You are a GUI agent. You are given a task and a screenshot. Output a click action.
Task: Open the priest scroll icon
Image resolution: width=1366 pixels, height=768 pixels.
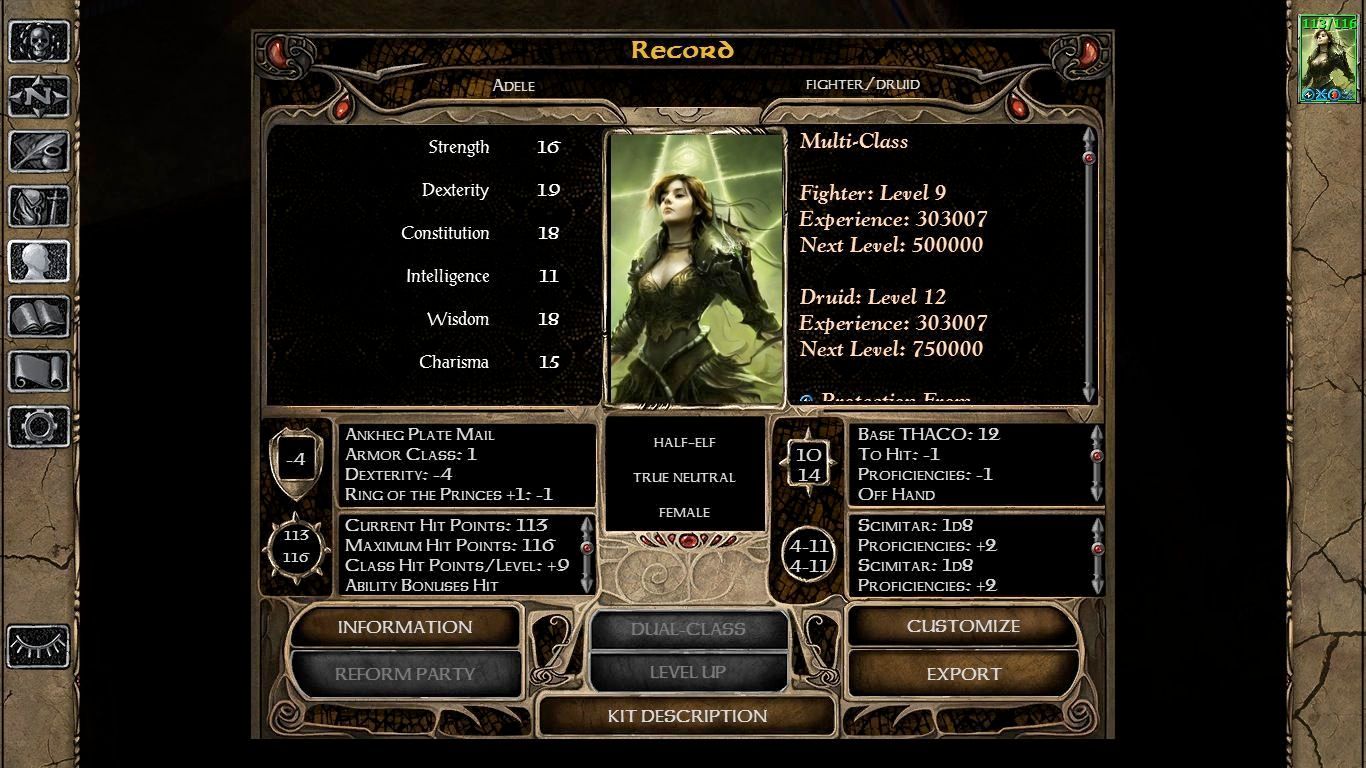coord(39,372)
